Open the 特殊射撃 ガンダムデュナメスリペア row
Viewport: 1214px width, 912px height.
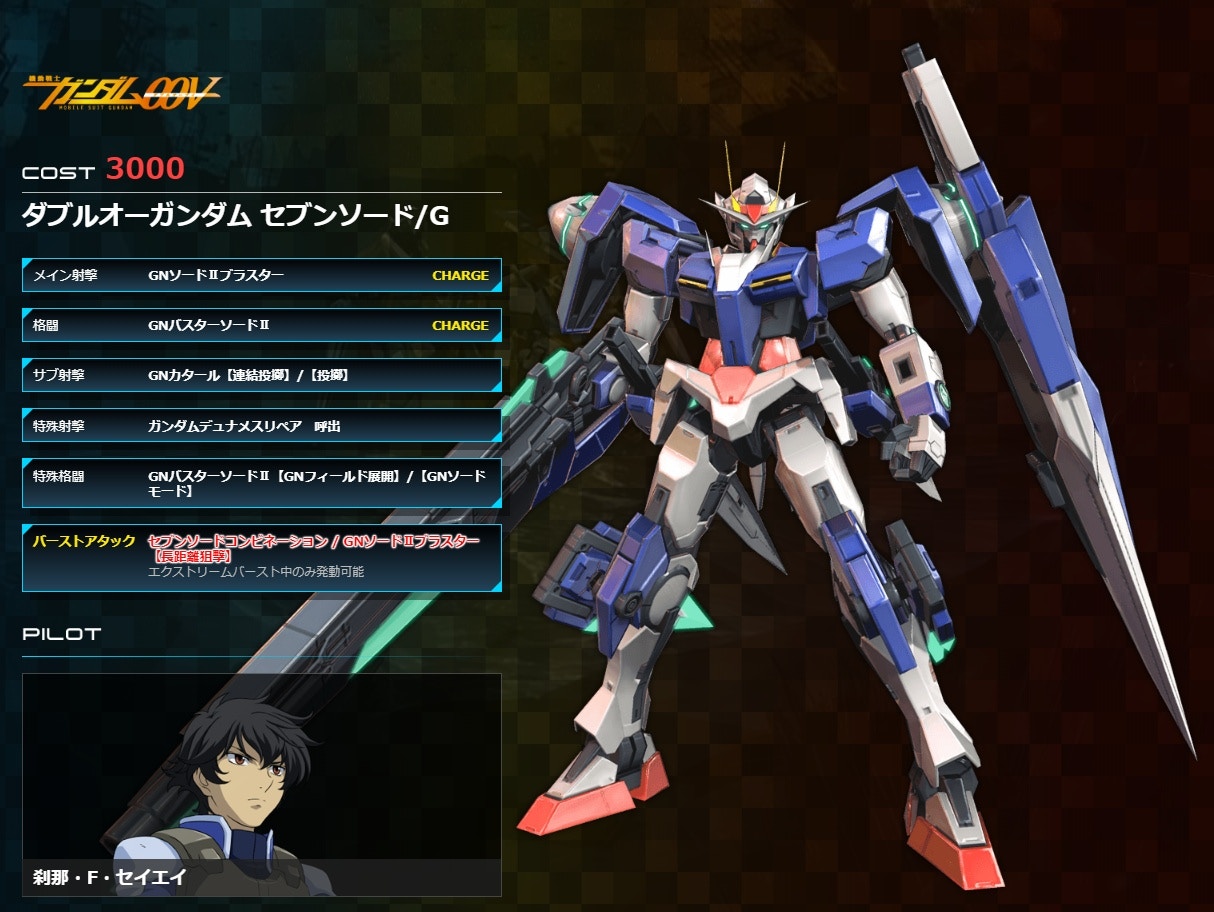(x=261, y=425)
